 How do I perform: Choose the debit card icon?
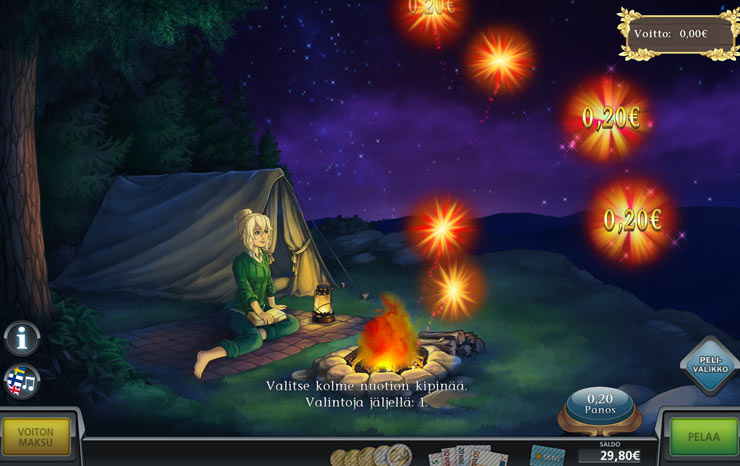pos(547,456)
